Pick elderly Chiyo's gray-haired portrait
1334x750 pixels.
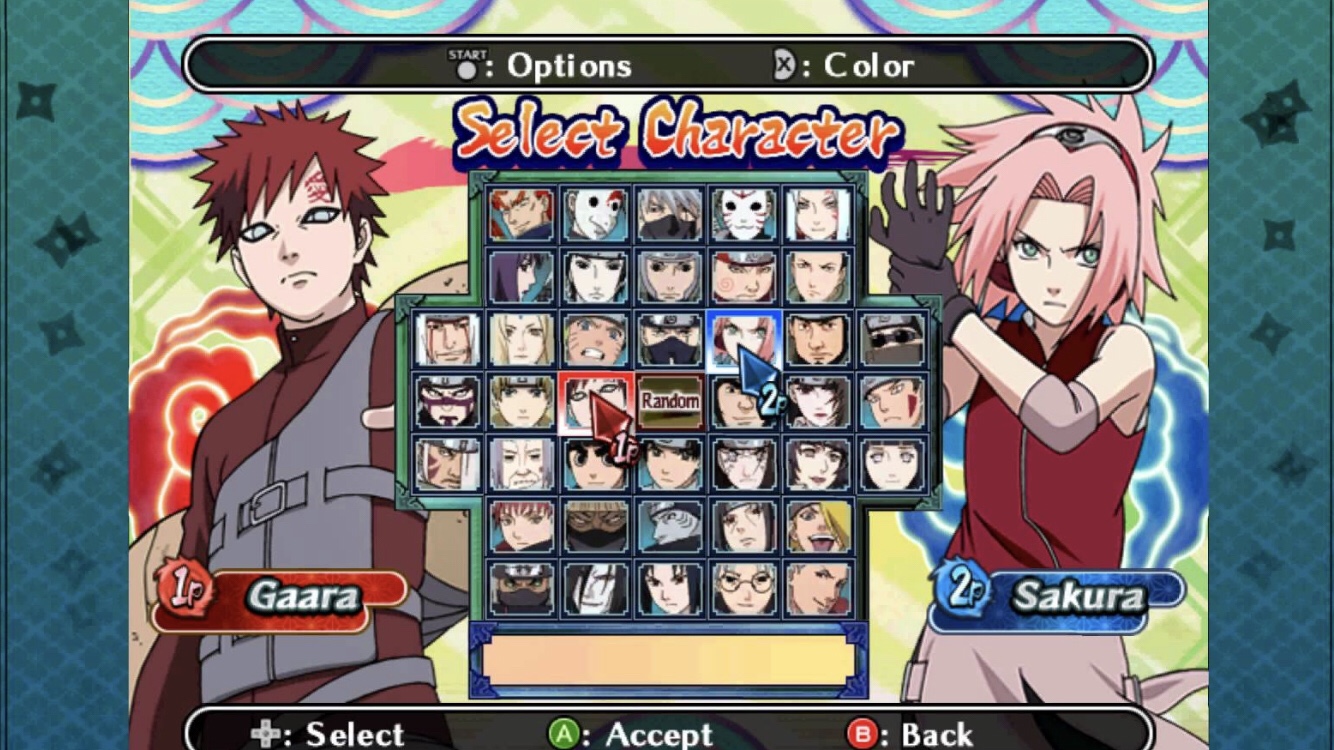tap(521, 464)
